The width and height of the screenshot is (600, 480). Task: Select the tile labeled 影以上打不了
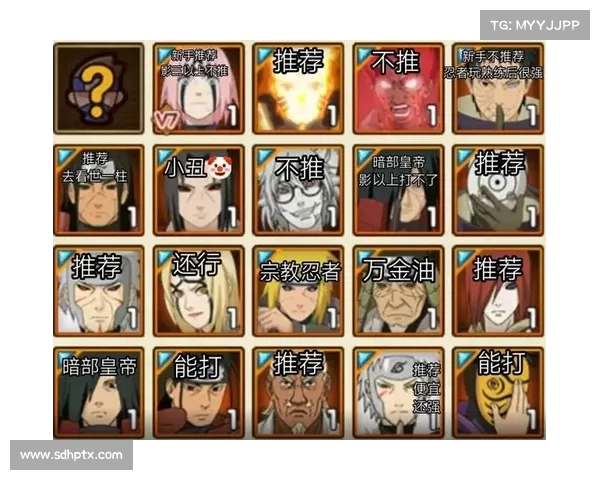pos(397,190)
